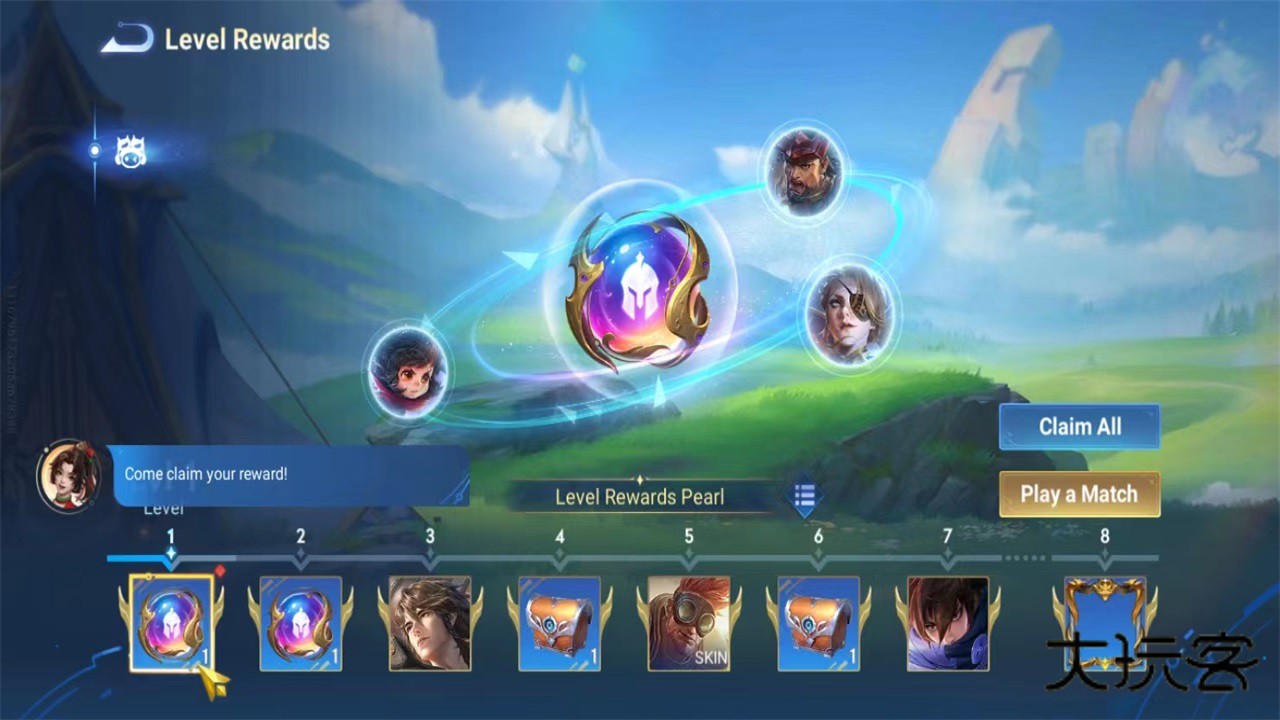Start a game via Play a Match
This screenshot has width=1280, height=720.
point(1079,495)
